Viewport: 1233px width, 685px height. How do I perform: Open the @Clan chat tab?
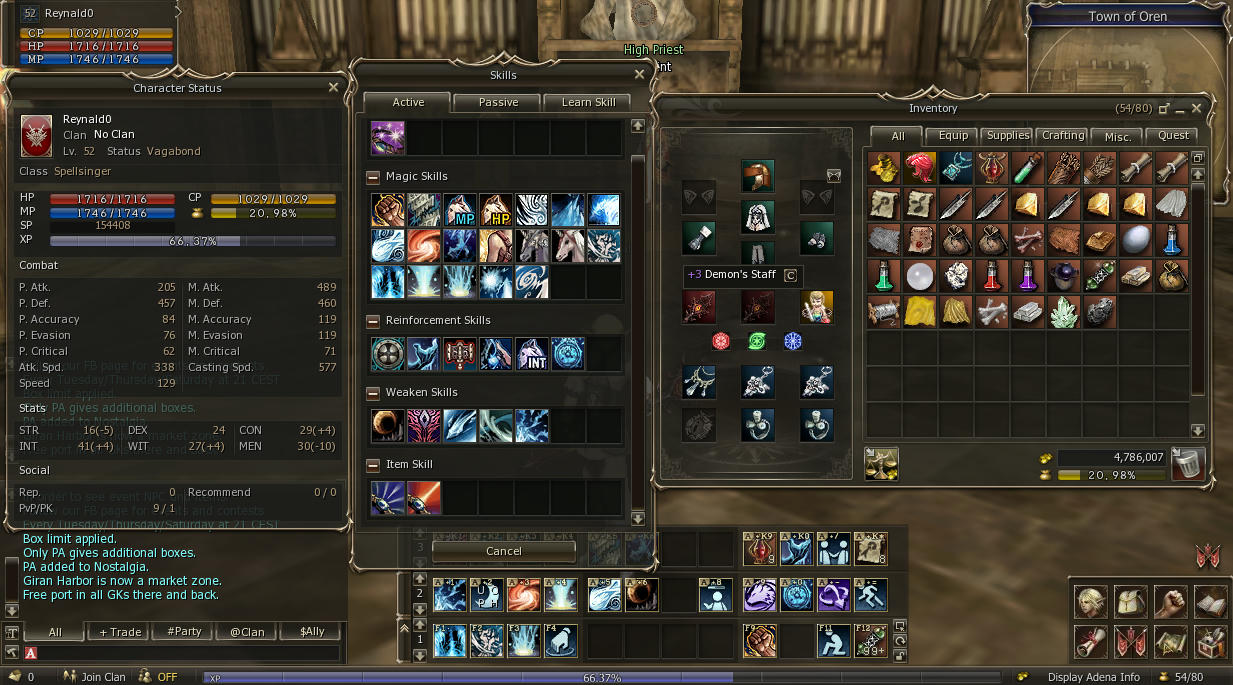(x=245, y=632)
